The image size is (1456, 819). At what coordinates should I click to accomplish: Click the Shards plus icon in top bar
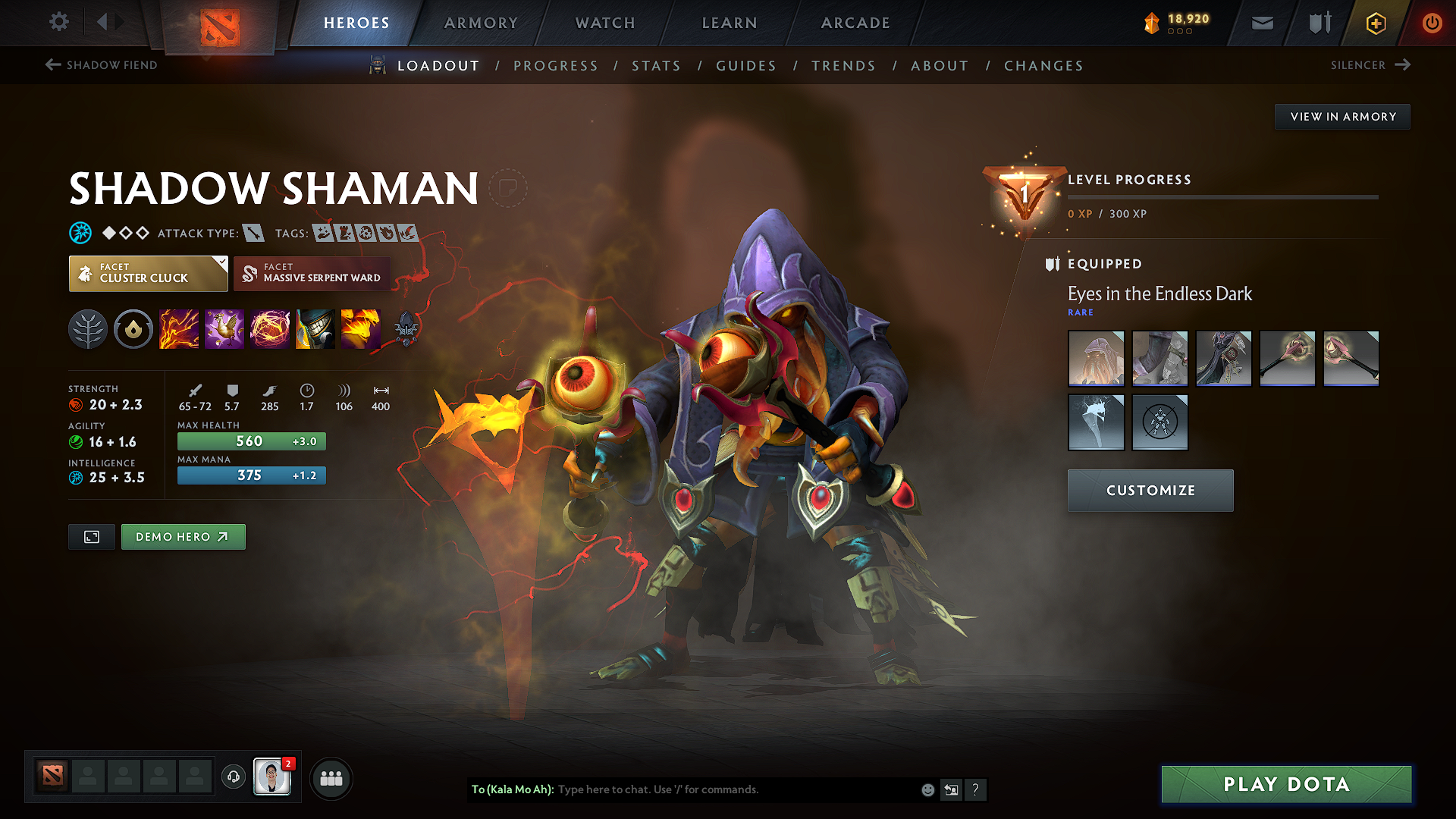1376,23
